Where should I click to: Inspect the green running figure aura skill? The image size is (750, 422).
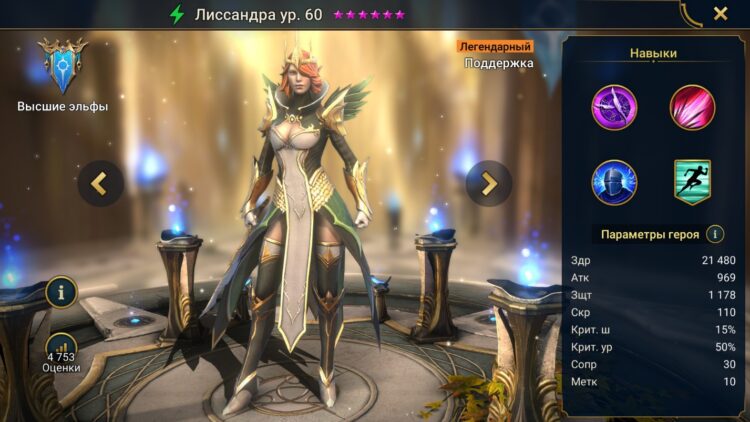pos(691,181)
